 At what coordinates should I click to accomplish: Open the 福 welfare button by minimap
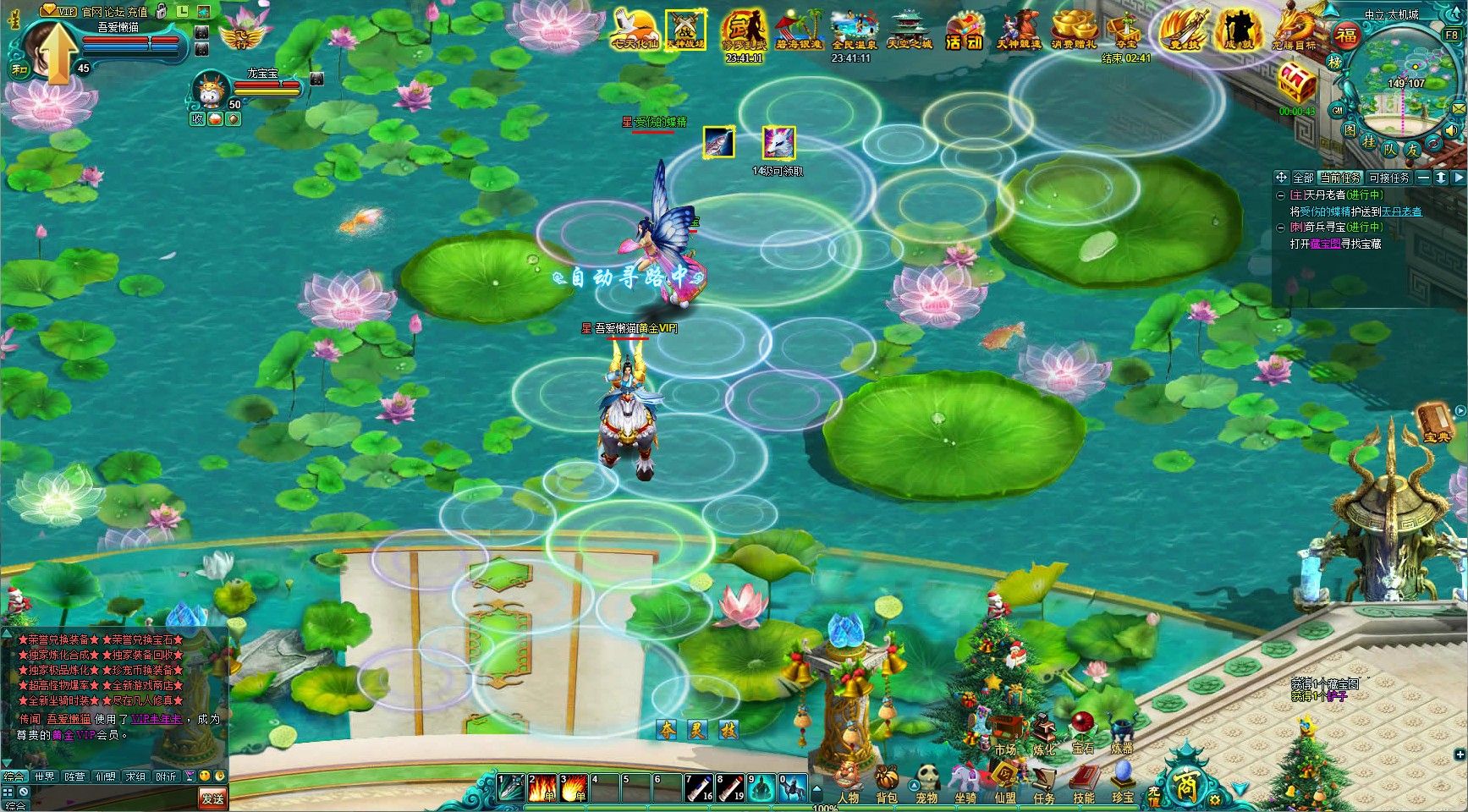click(x=1346, y=36)
